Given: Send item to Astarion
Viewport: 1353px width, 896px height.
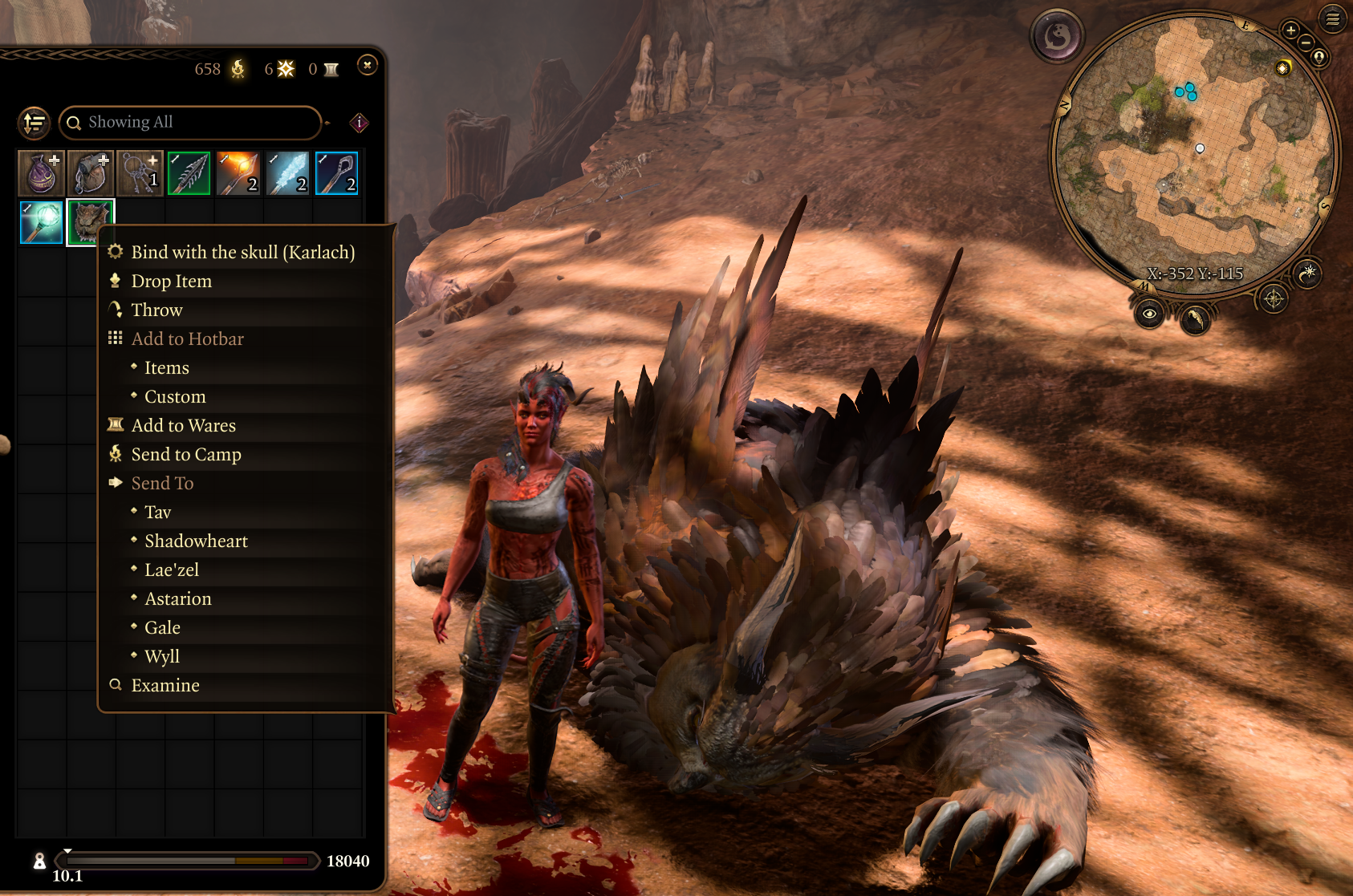Looking at the screenshot, I should coord(177,599).
